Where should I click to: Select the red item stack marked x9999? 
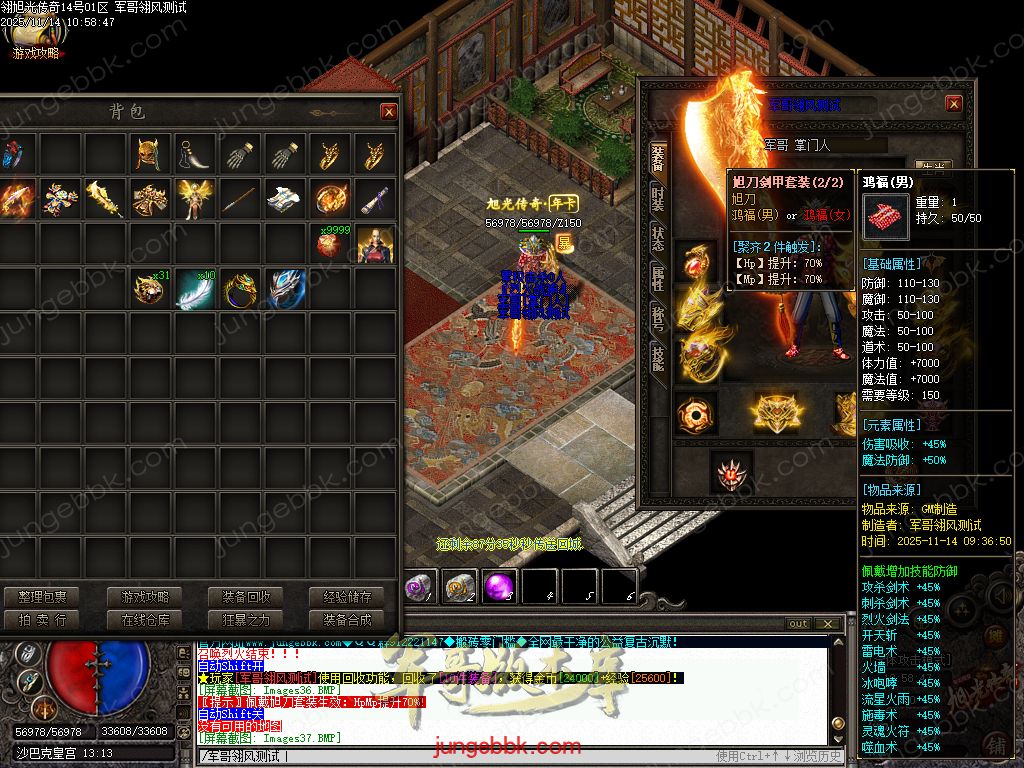[x=329, y=243]
